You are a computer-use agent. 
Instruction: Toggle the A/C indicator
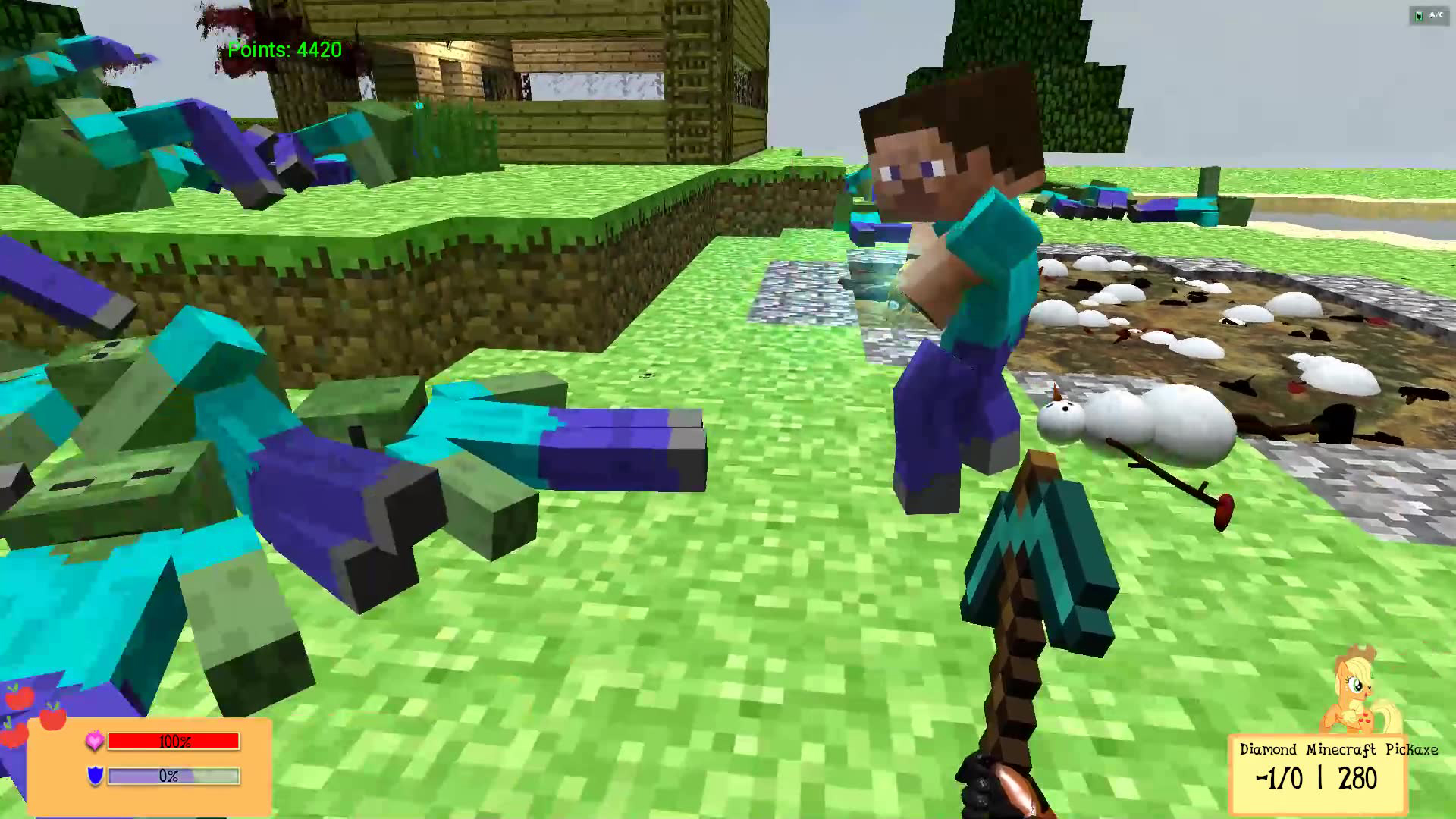[1434, 14]
